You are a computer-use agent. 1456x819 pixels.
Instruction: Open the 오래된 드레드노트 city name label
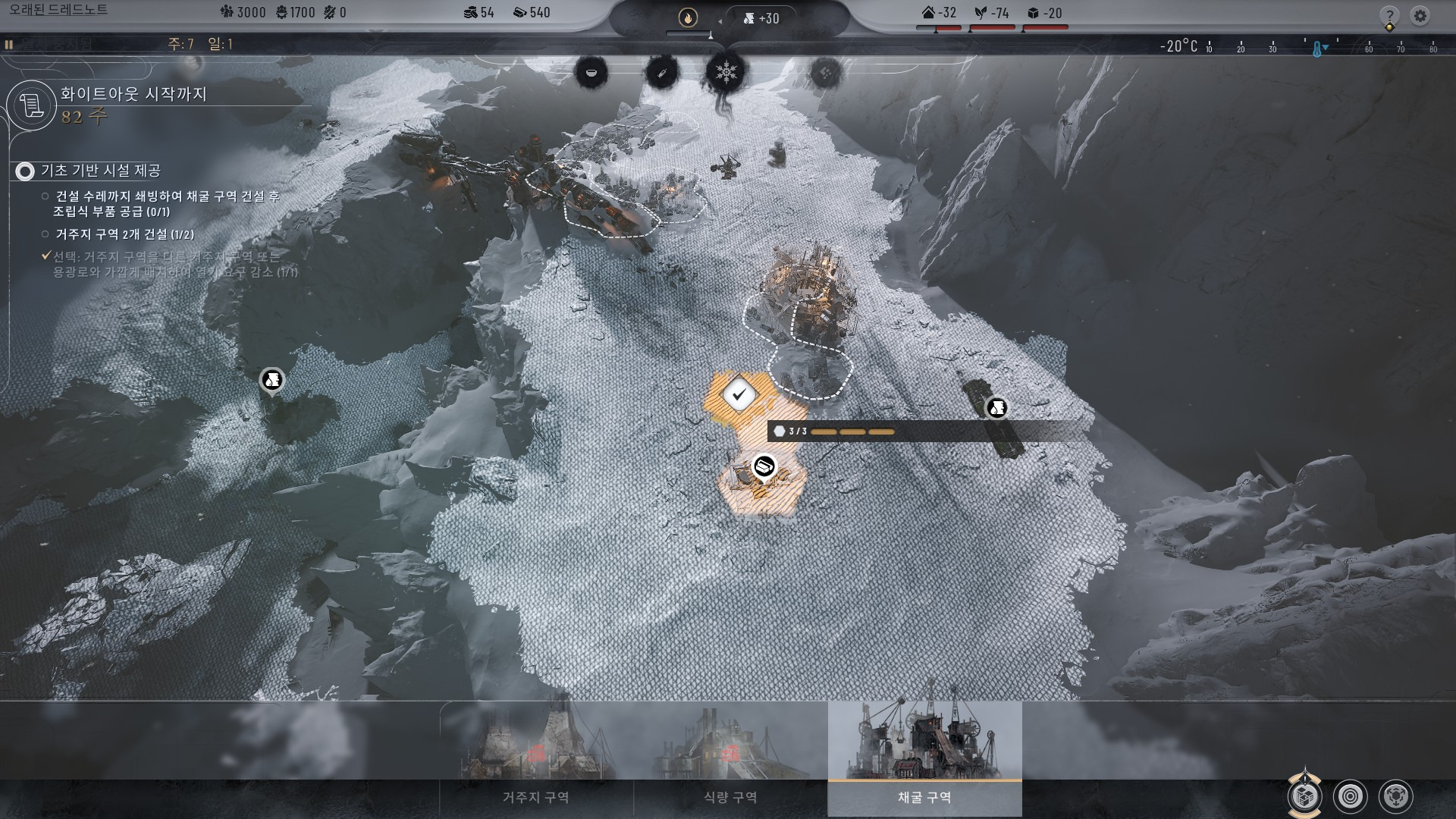click(x=58, y=11)
